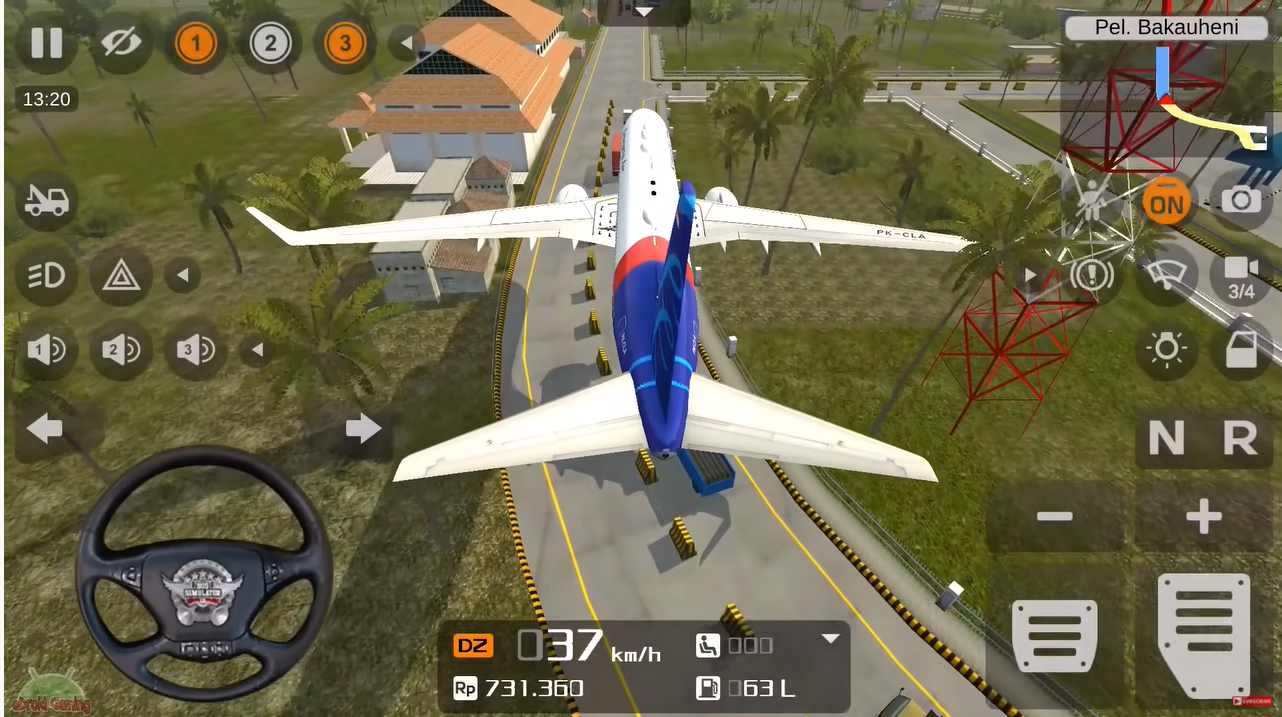
Task: Activate the right turn signal arrow
Action: (x=362, y=430)
